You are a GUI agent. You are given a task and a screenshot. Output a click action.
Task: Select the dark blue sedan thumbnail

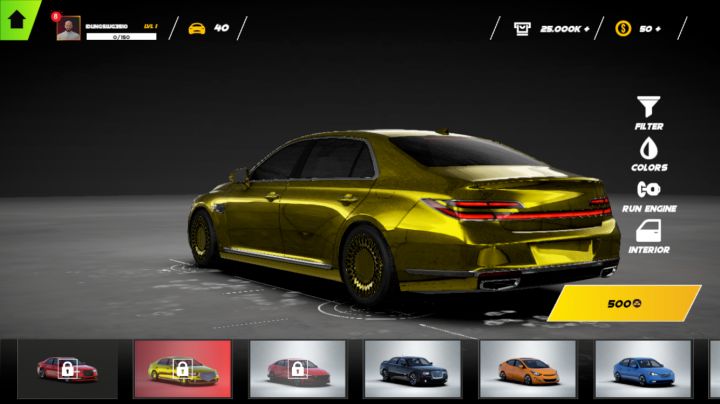412,369
